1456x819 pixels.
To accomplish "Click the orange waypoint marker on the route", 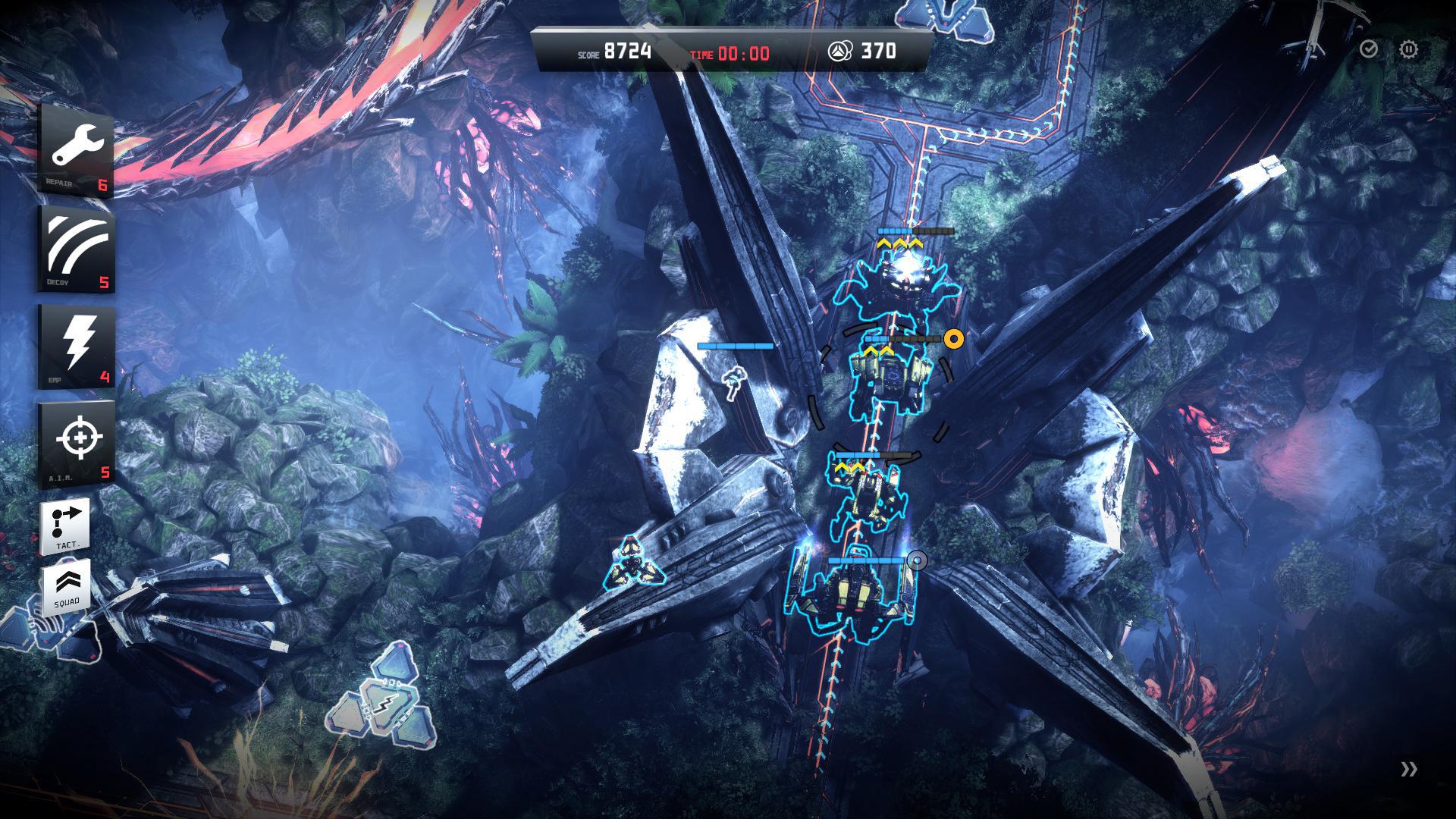I will (x=954, y=340).
